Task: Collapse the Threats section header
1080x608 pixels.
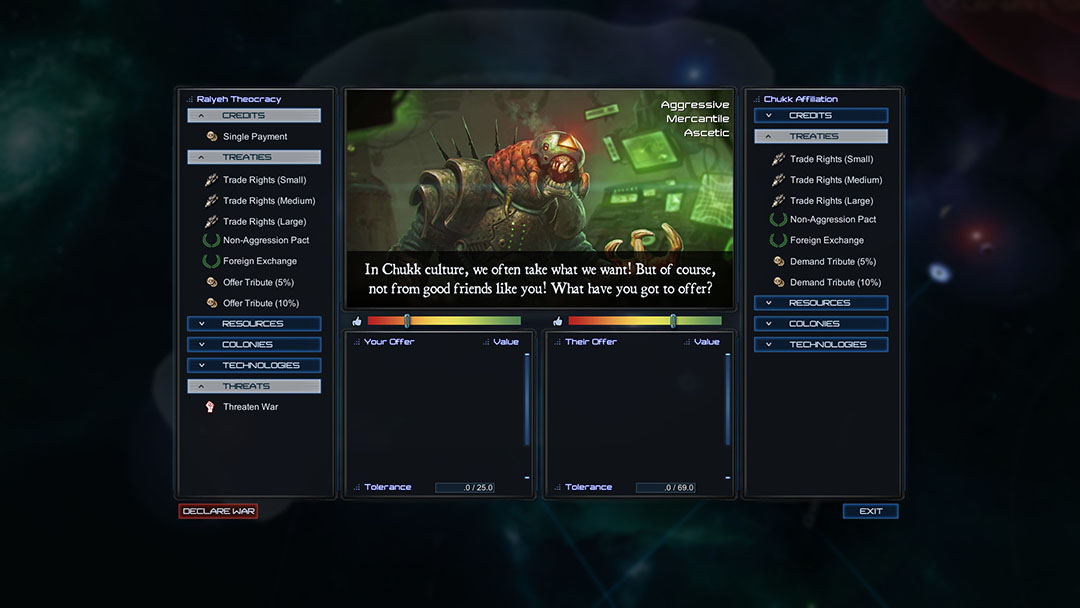Action: (x=254, y=386)
